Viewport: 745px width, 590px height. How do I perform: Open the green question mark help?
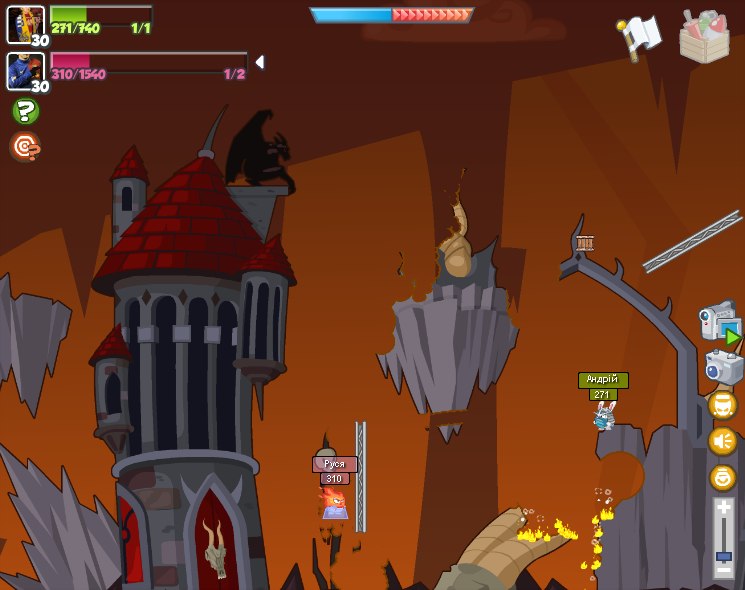click(x=25, y=111)
